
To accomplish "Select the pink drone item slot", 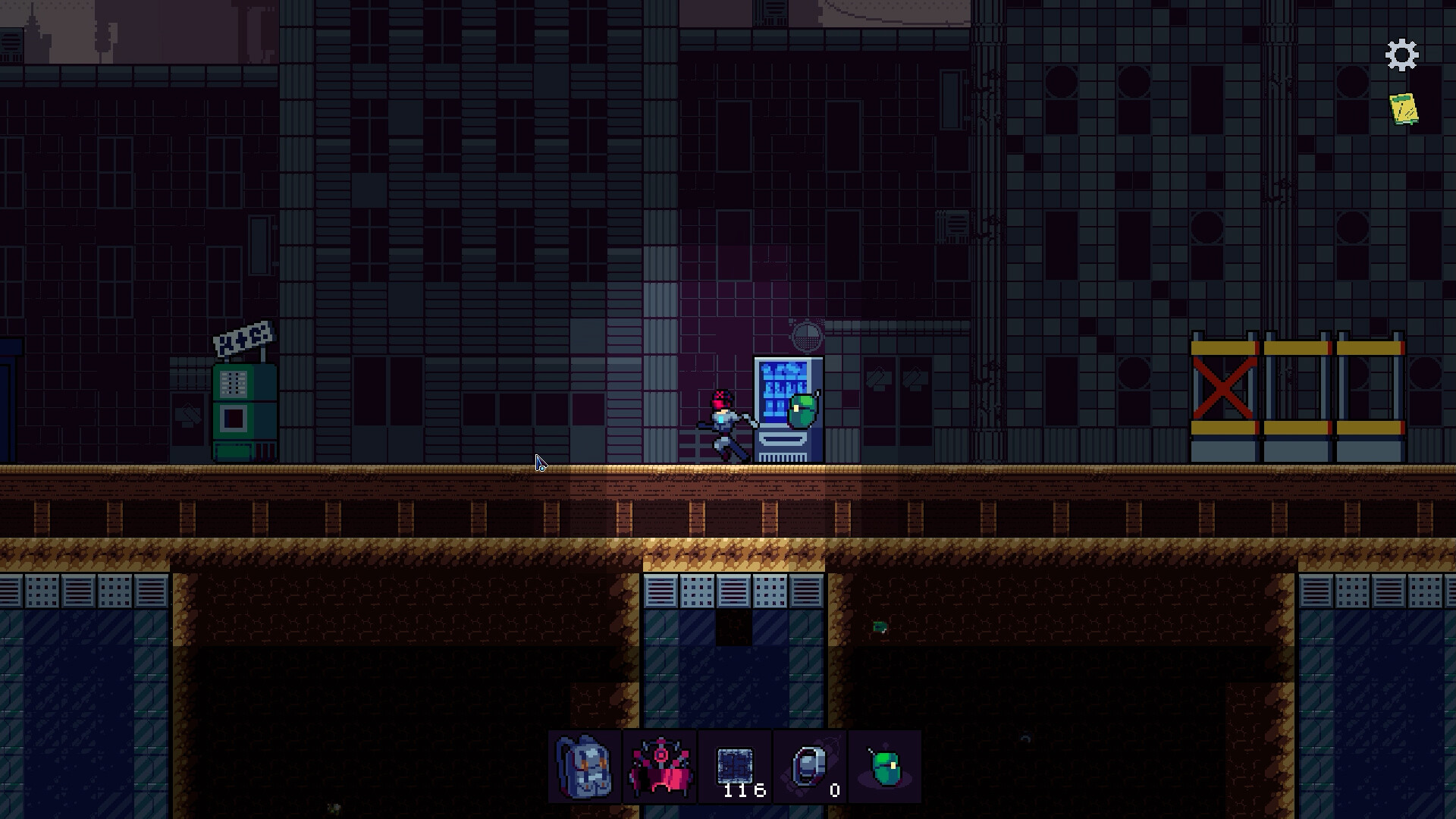I will coord(659,767).
